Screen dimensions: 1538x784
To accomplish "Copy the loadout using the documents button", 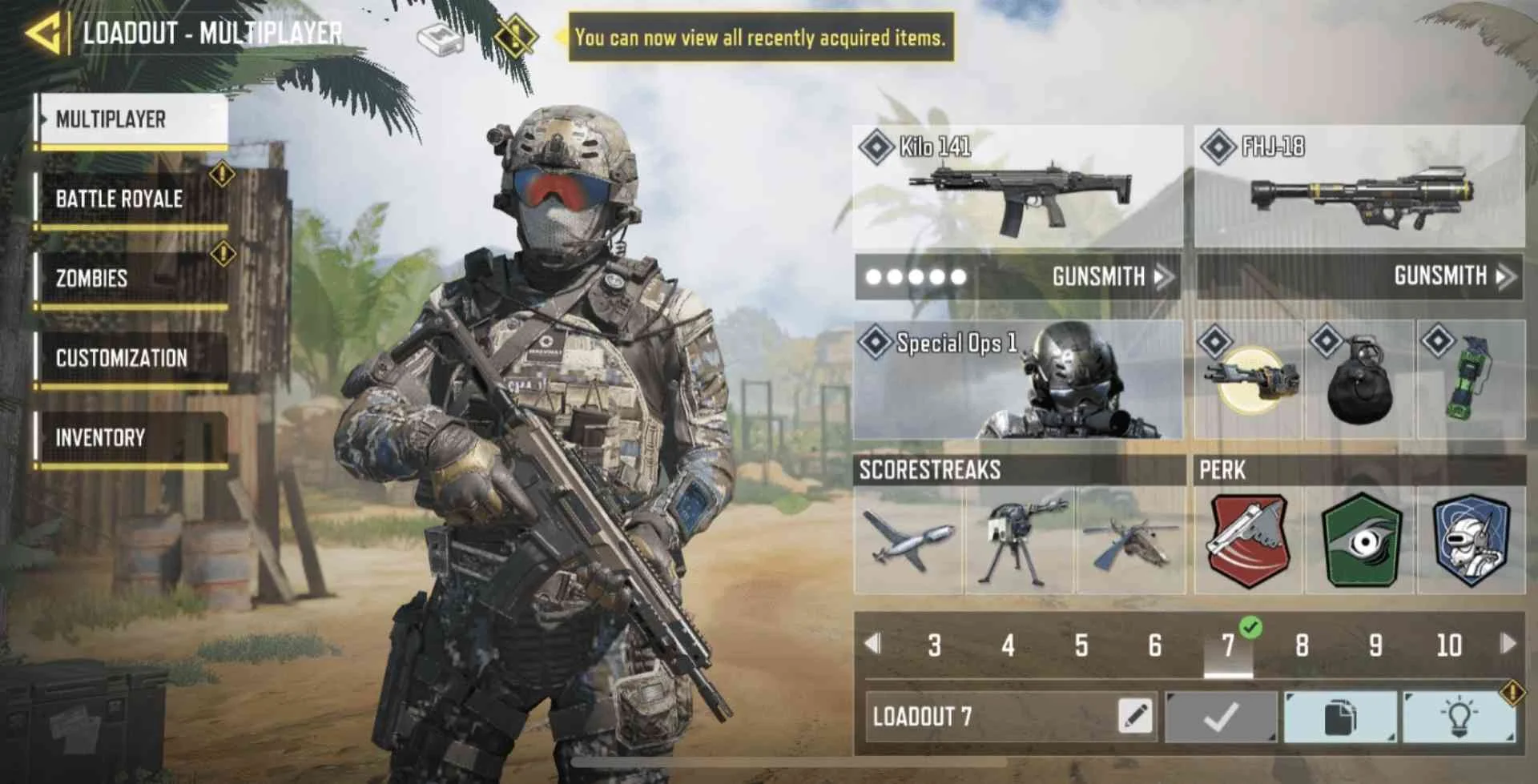I will point(1339,717).
